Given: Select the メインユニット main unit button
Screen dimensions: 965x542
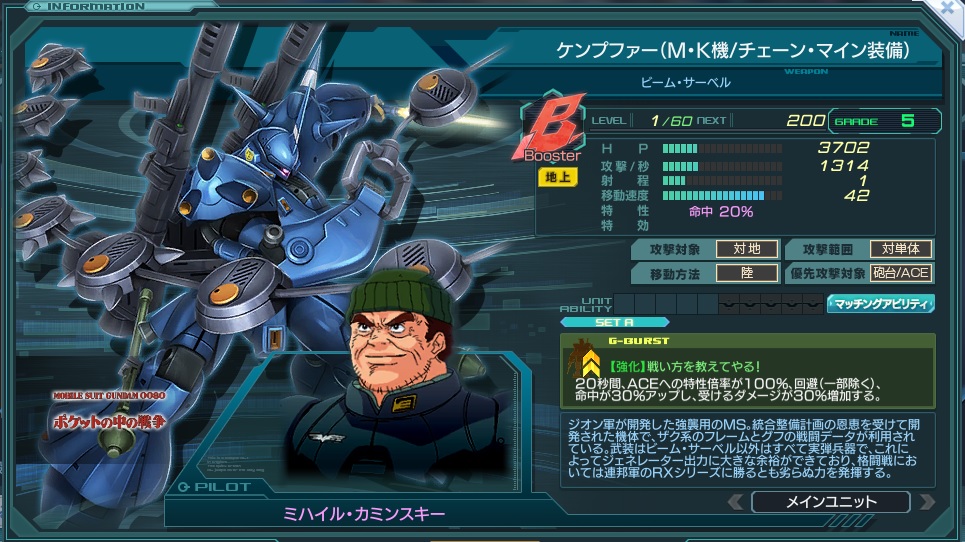Looking at the screenshot, I should 830,502.
